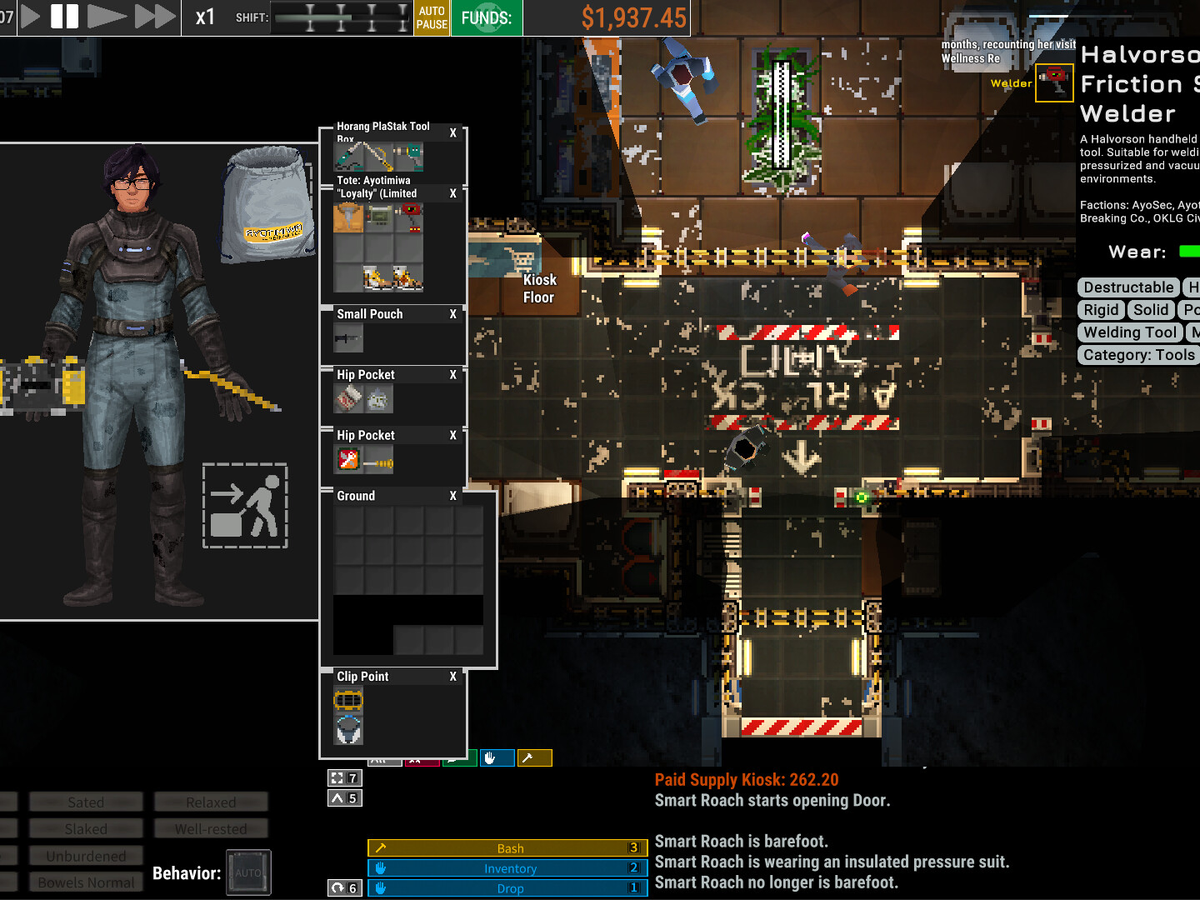Pick the orange jackhammer crate item in tote

349,219
